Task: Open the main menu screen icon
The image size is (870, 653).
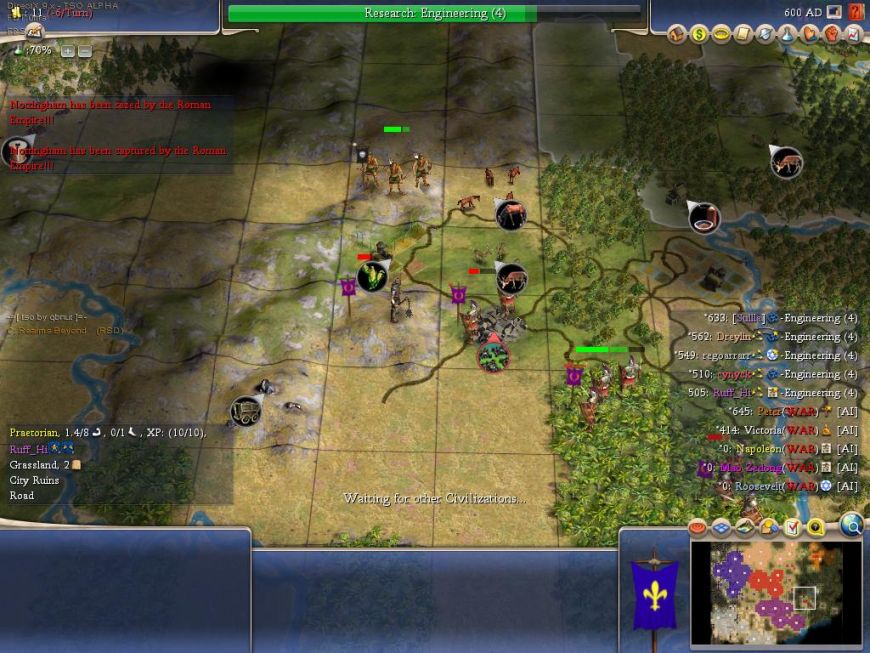Action: (834, 12)
